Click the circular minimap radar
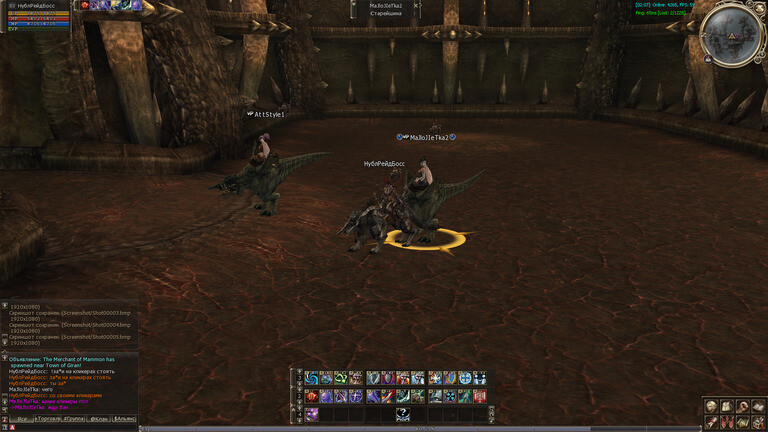The image size is (768, 432). click(731, 34)
